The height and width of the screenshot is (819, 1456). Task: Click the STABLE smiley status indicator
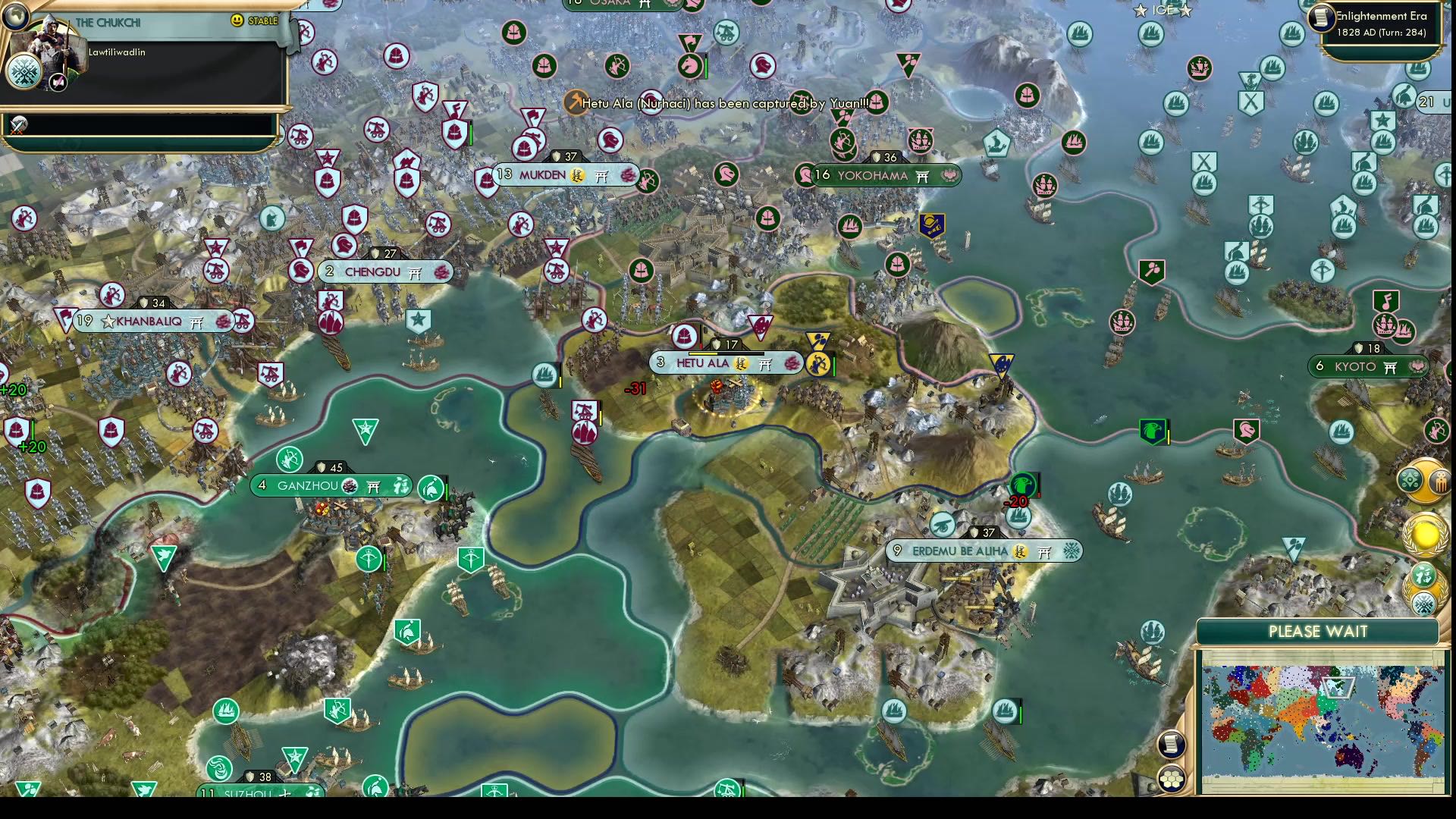pos(235,21)
